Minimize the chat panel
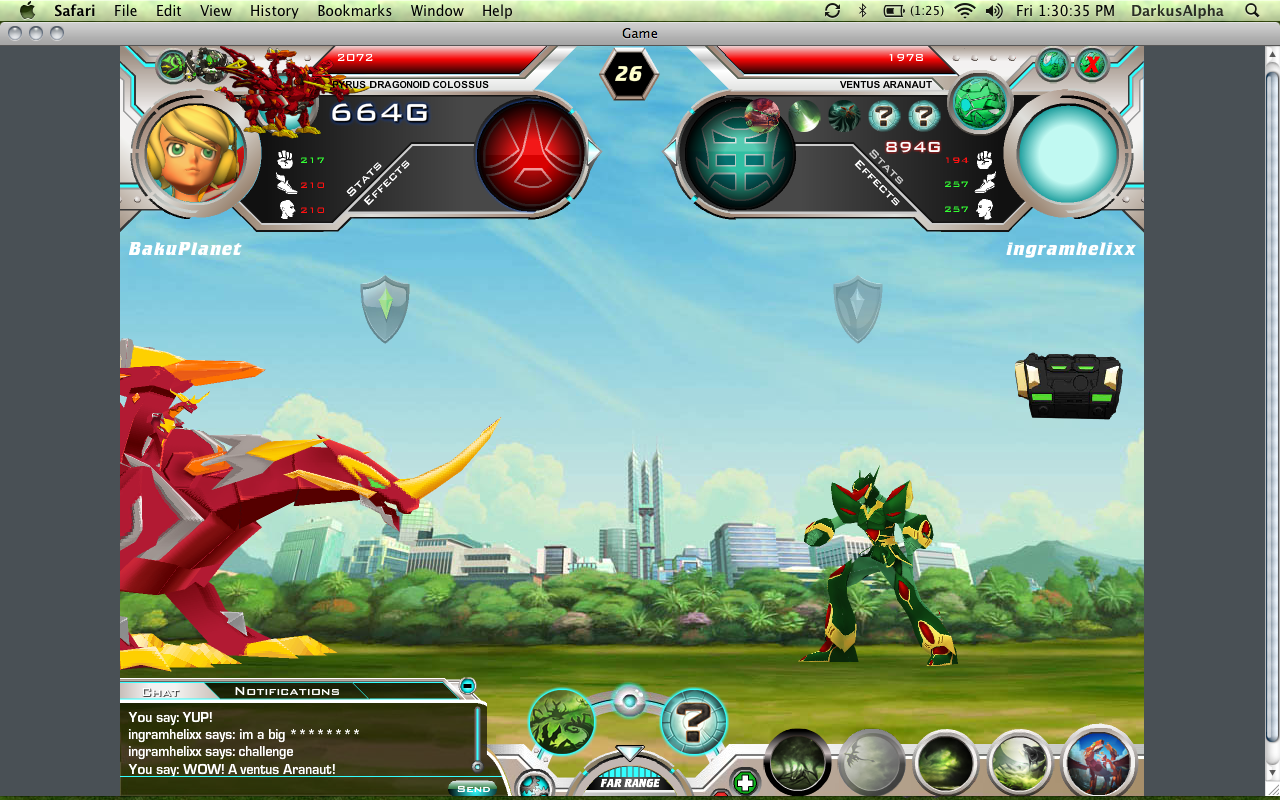 467,686
